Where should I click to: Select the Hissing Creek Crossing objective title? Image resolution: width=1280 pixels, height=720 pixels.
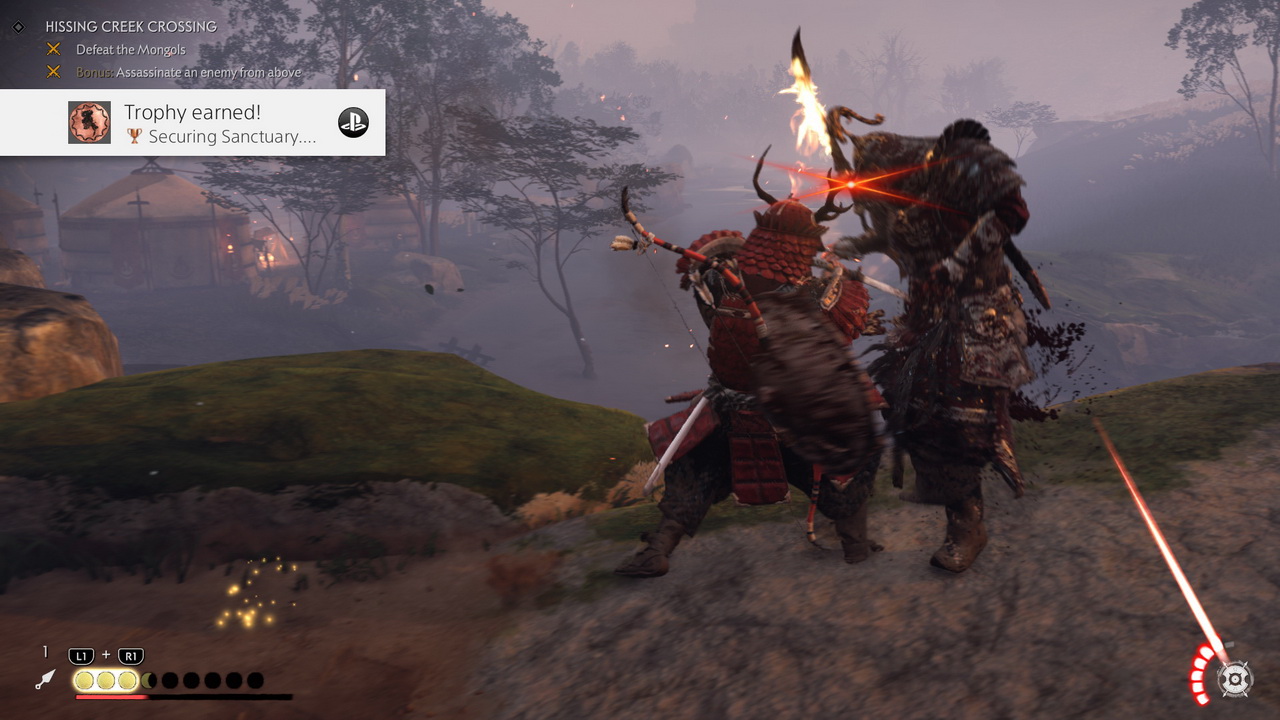[x=131, y=27]
